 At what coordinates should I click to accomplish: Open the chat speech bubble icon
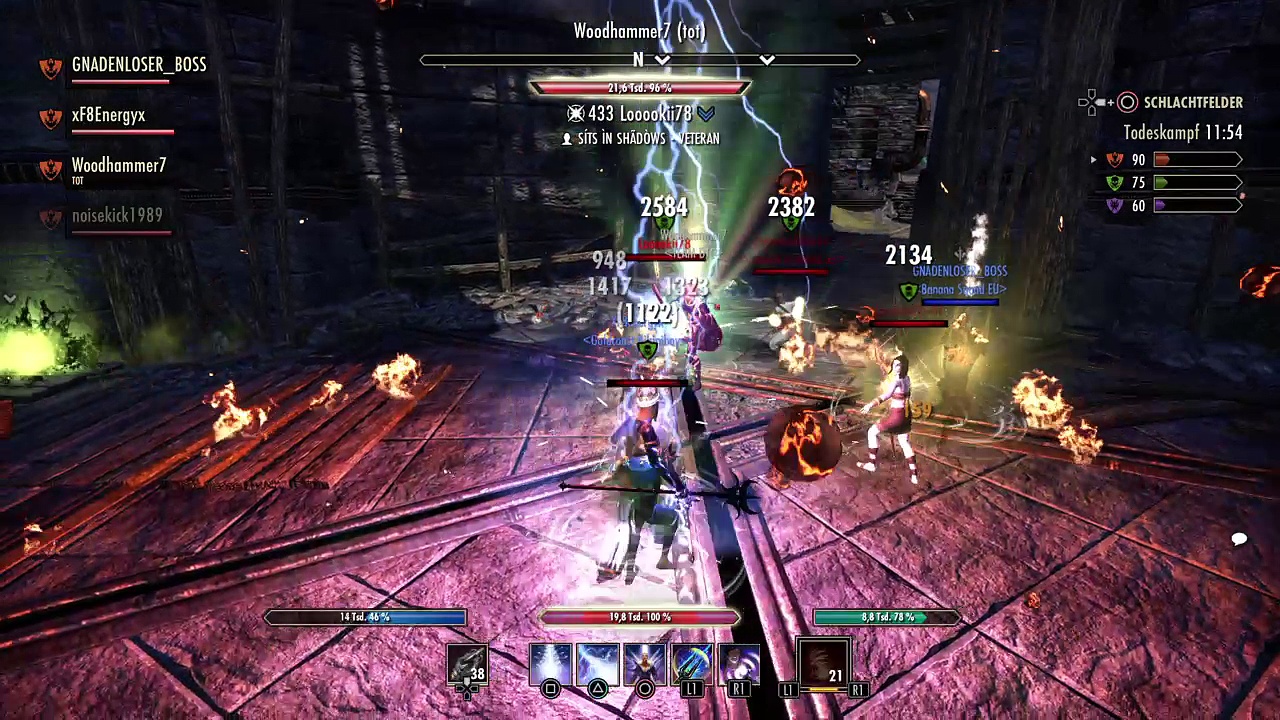pos(1239,540)
